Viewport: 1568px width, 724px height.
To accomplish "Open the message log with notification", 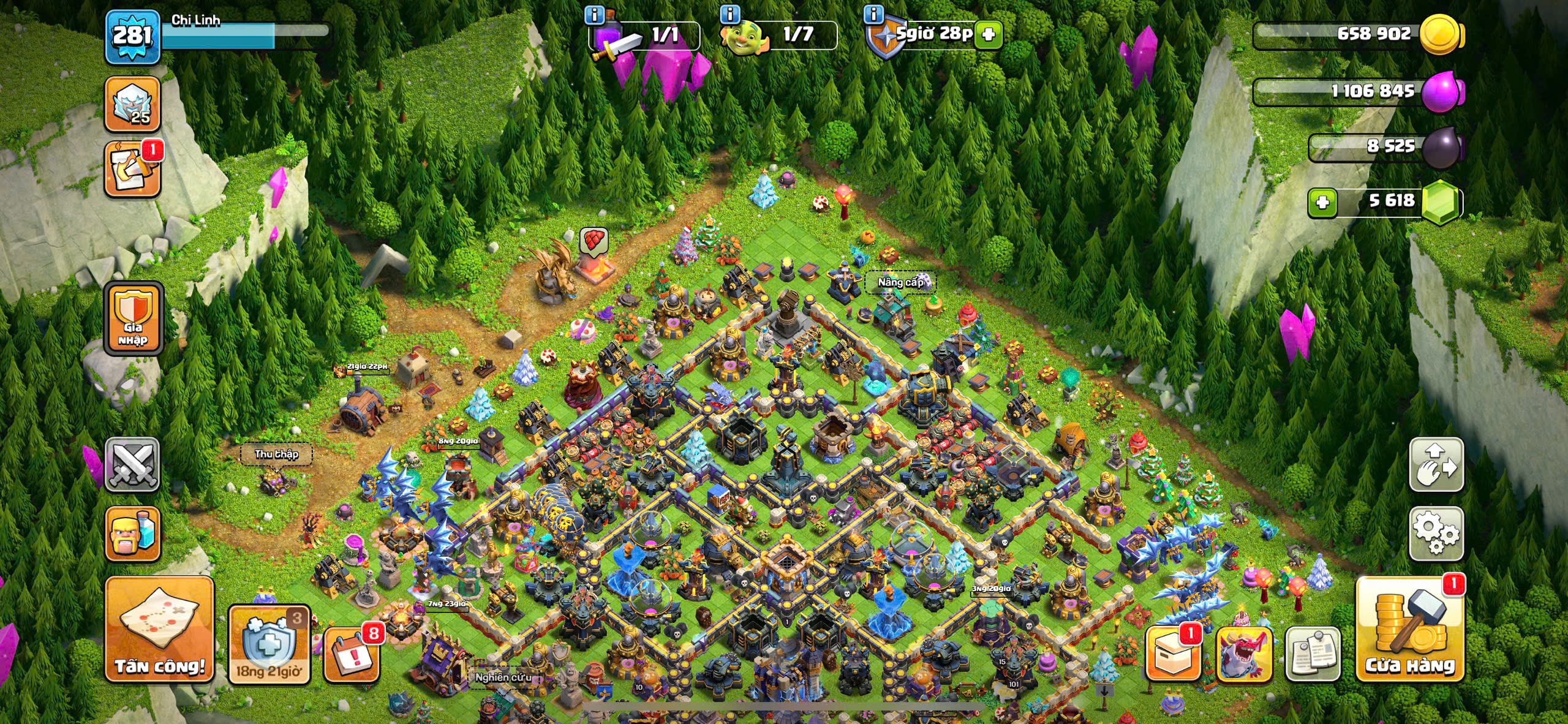I will 132,170.
